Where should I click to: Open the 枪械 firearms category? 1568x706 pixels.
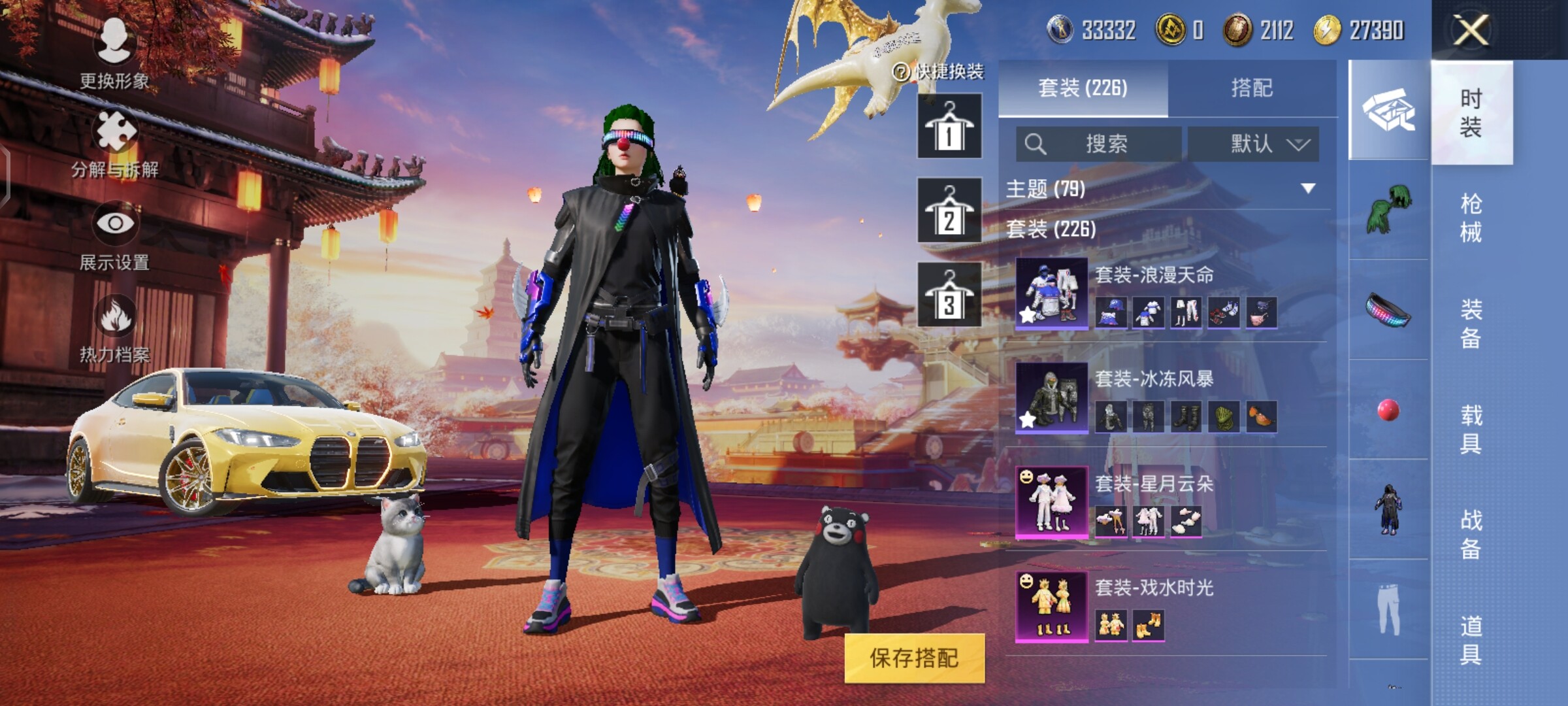click(1471, 218)
